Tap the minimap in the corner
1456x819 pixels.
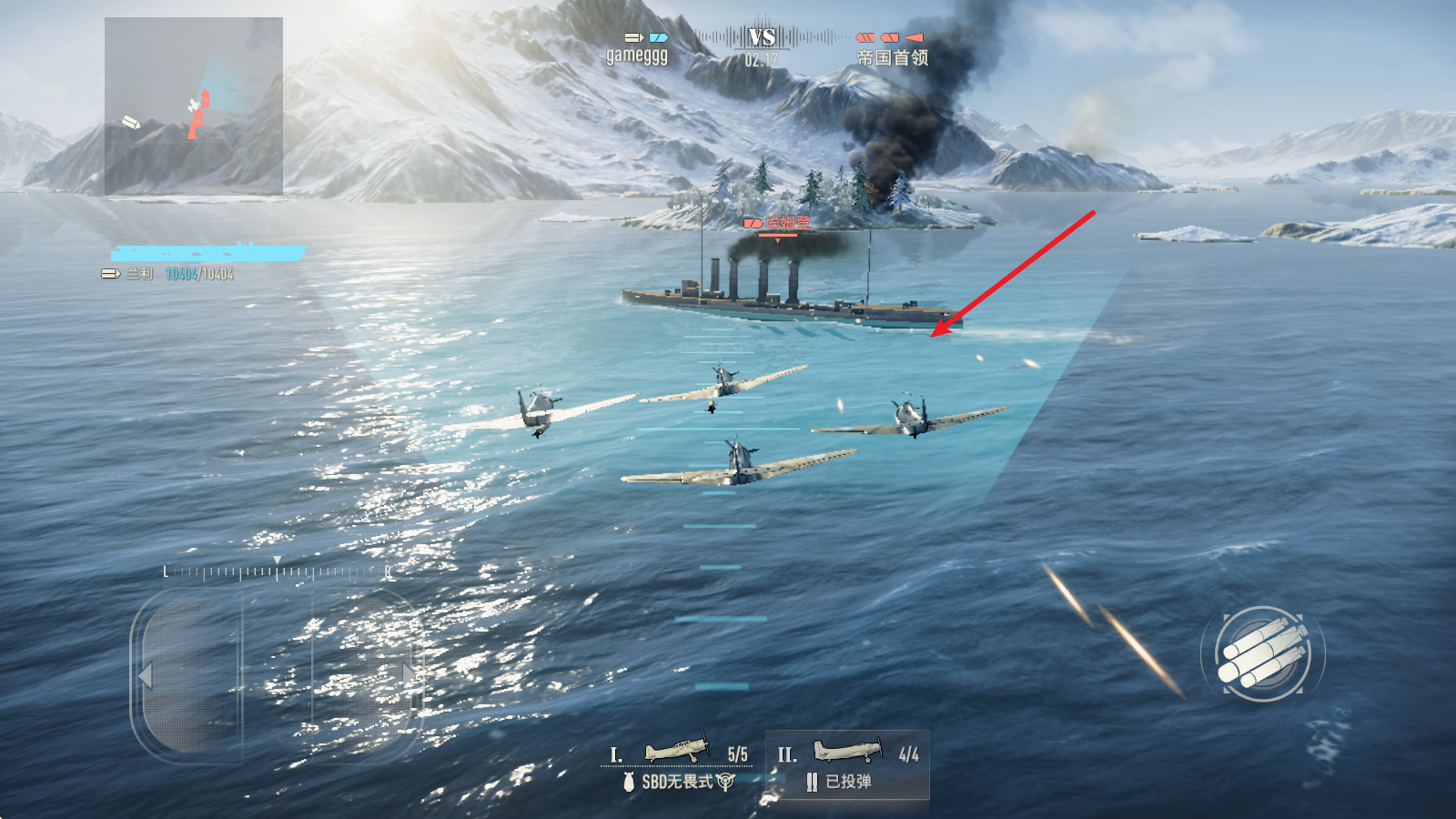(194, 106)
